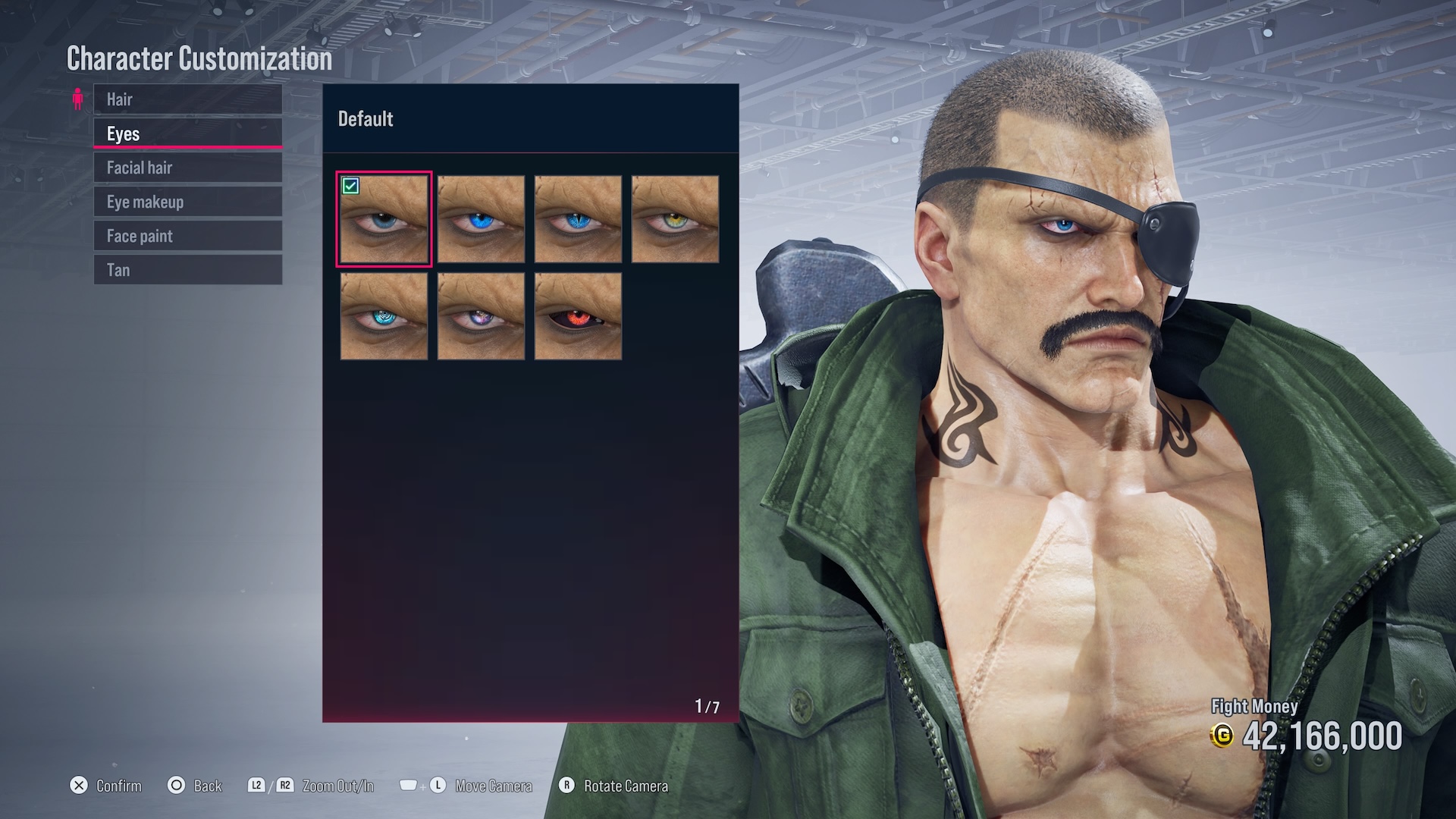Choose the red eye with black sclera
This screenshot has height=819, width=1456.
[x=578, y=316]
